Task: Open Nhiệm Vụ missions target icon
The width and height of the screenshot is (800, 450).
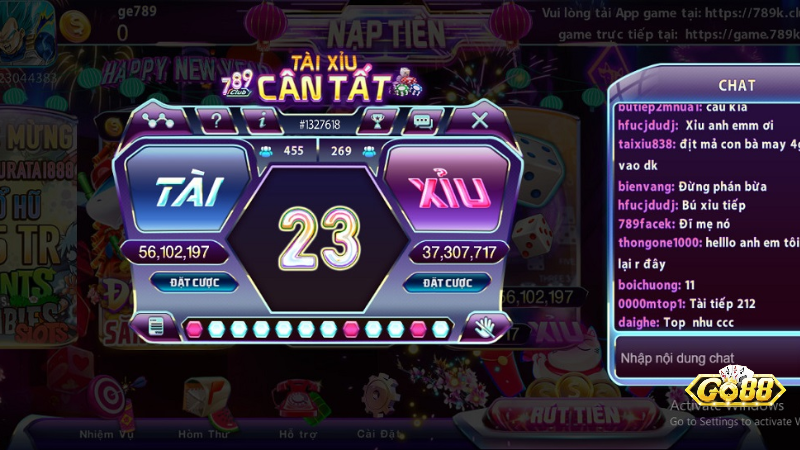Action: click(106, 405)
